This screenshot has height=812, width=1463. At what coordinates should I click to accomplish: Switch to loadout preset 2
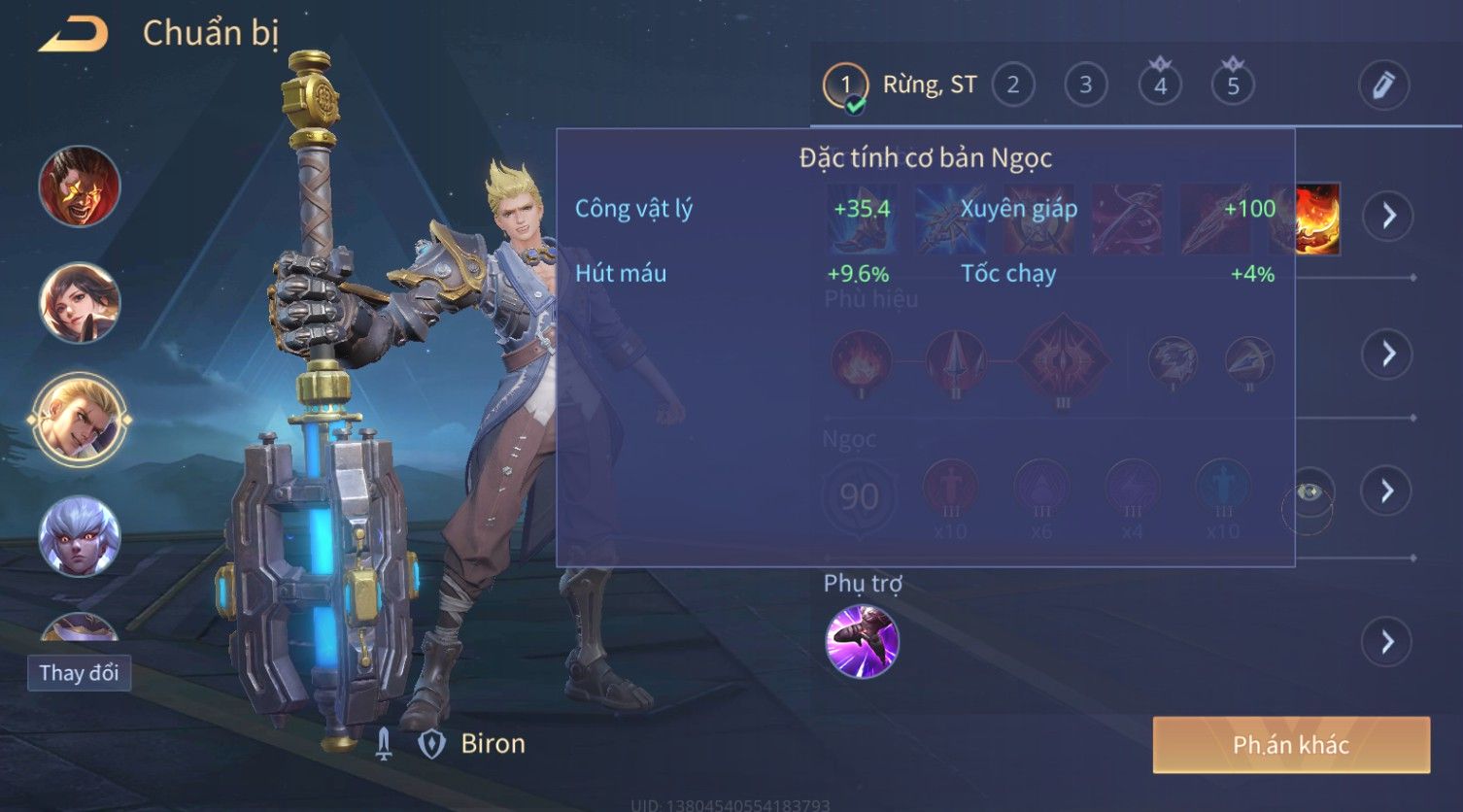1012,85
